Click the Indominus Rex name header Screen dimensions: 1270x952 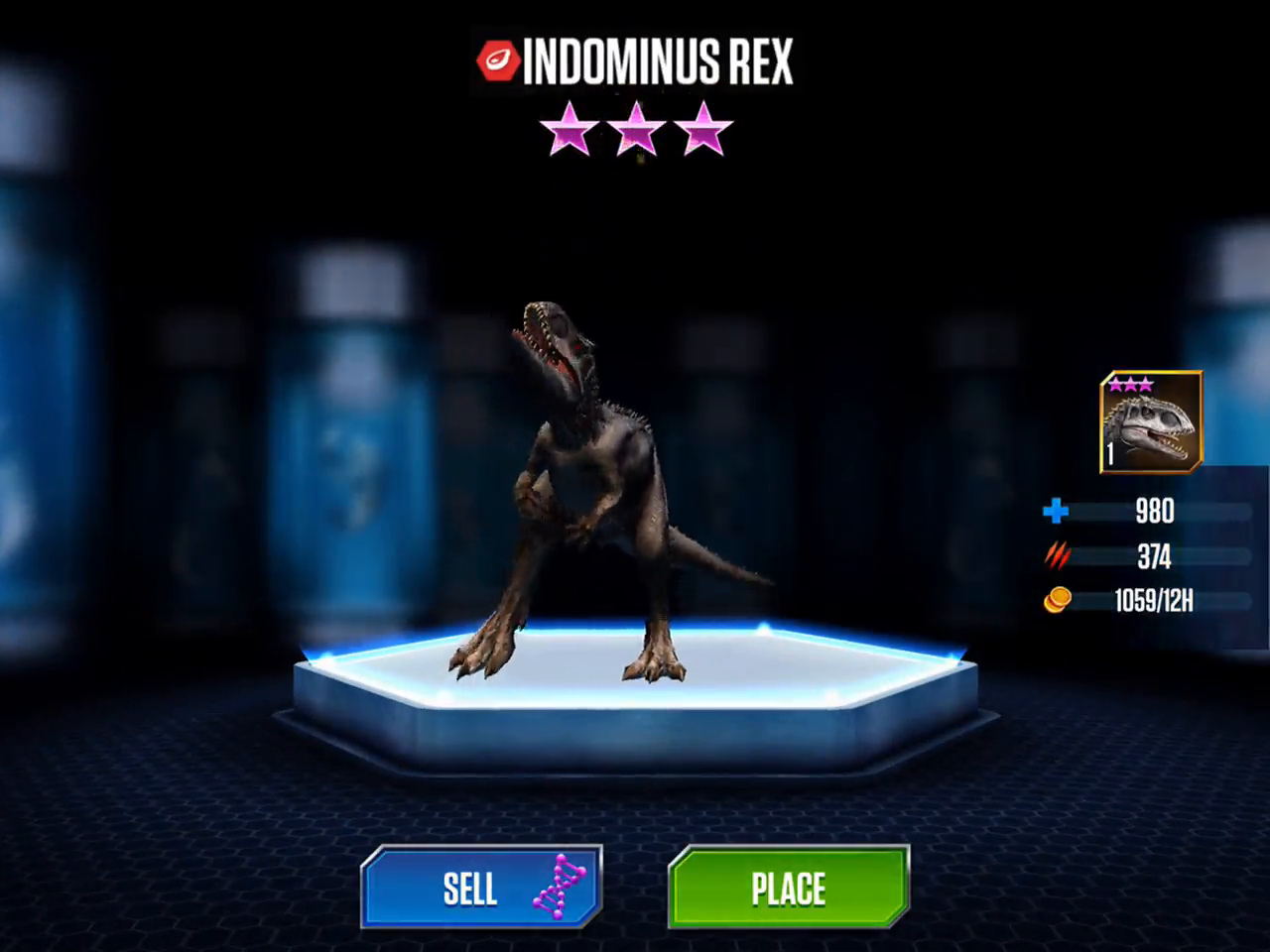coord(658,62)
